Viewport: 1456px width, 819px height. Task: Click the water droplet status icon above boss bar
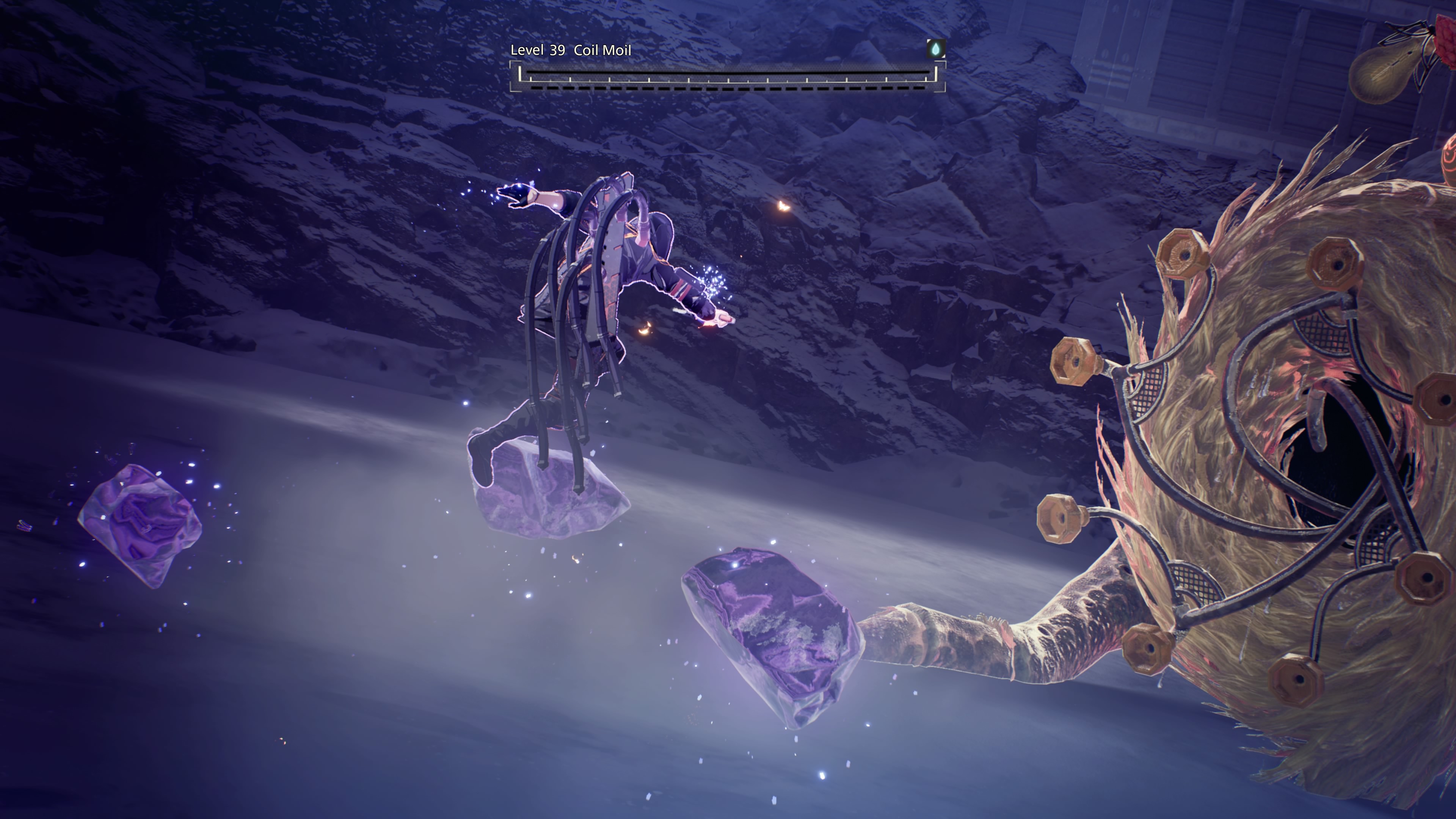pyautogui.click(x=935, y=49)
